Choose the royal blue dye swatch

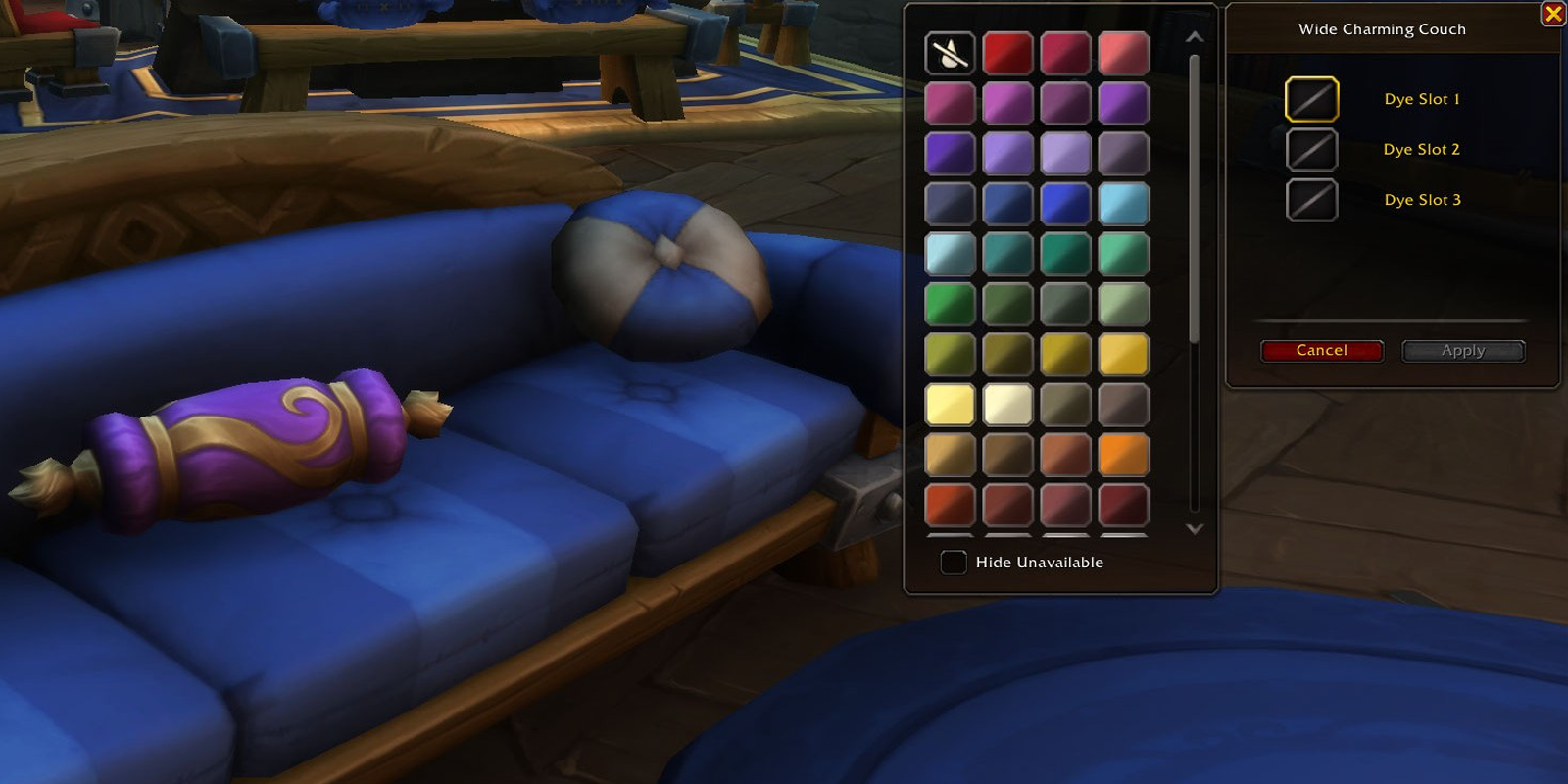point(1066,204)
